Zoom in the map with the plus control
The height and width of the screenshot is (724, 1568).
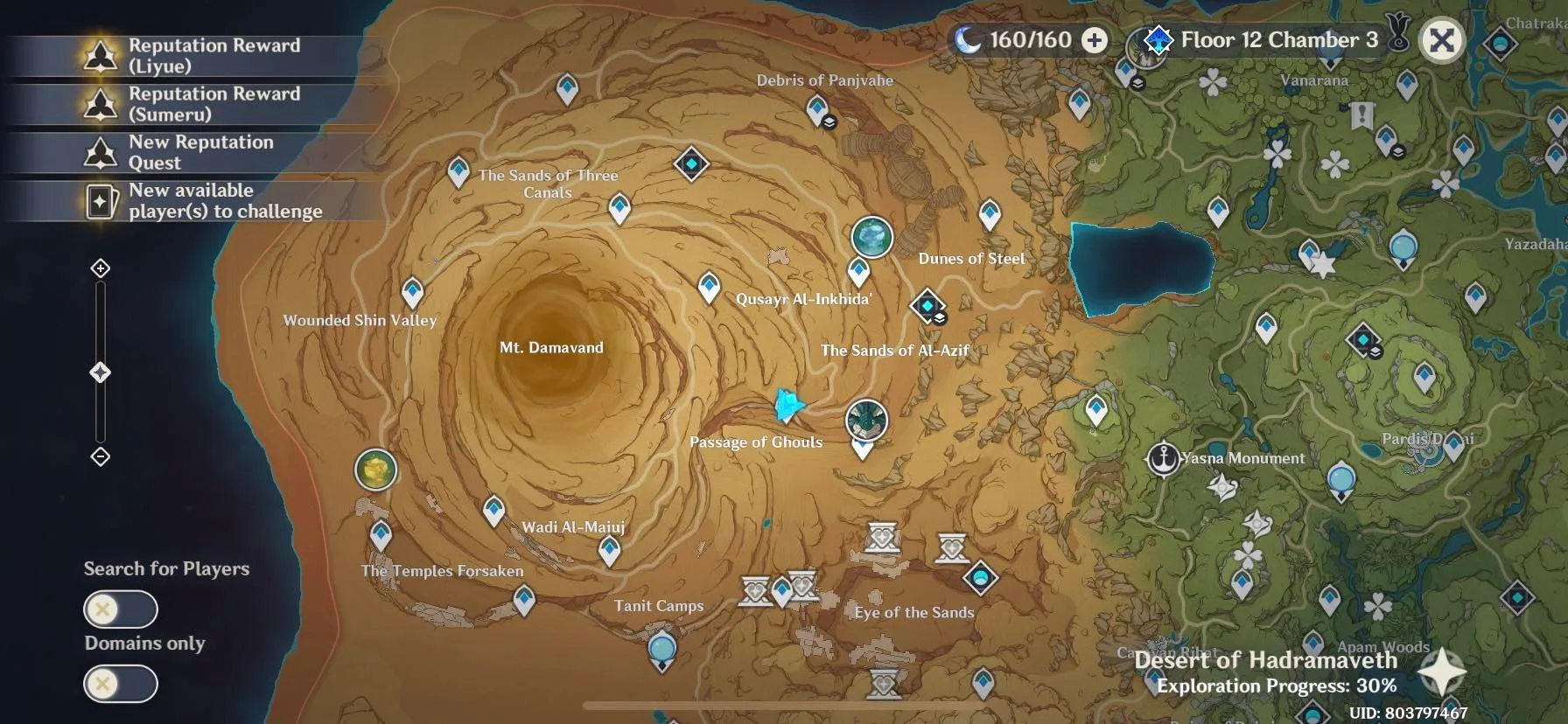point(101,268)
